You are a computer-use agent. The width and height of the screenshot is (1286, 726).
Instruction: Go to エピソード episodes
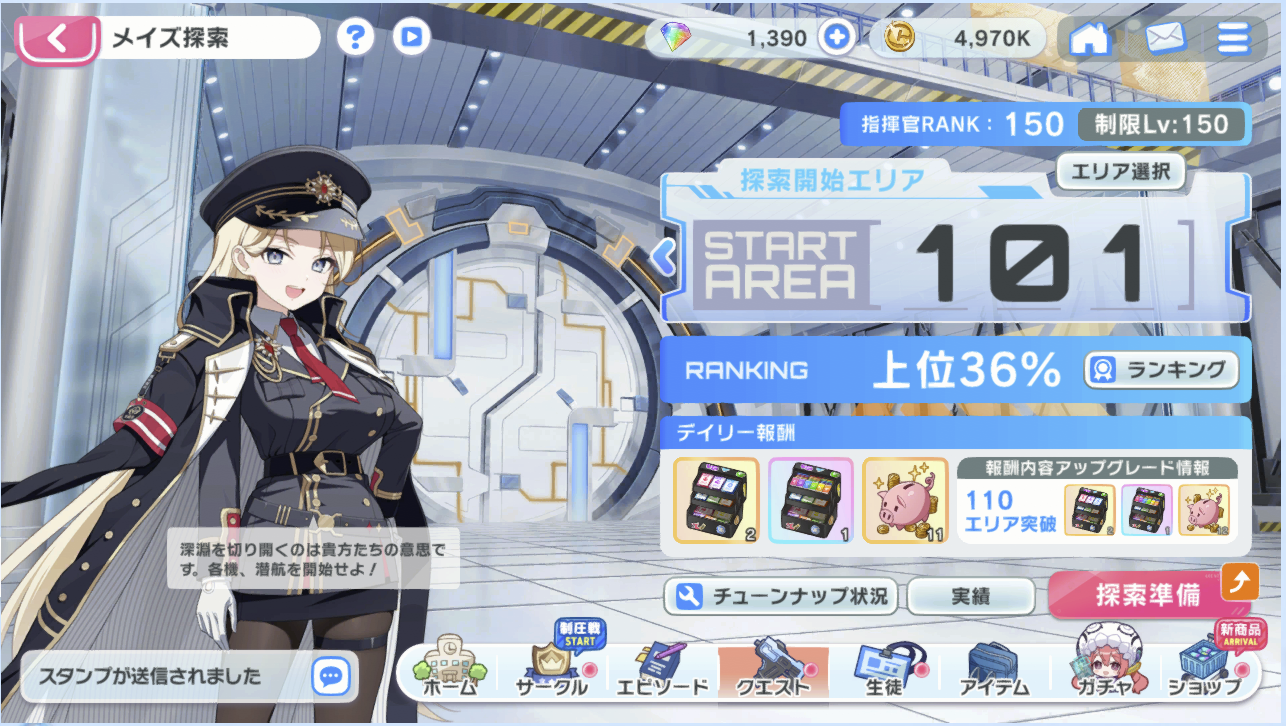click(x=660, y=670)
